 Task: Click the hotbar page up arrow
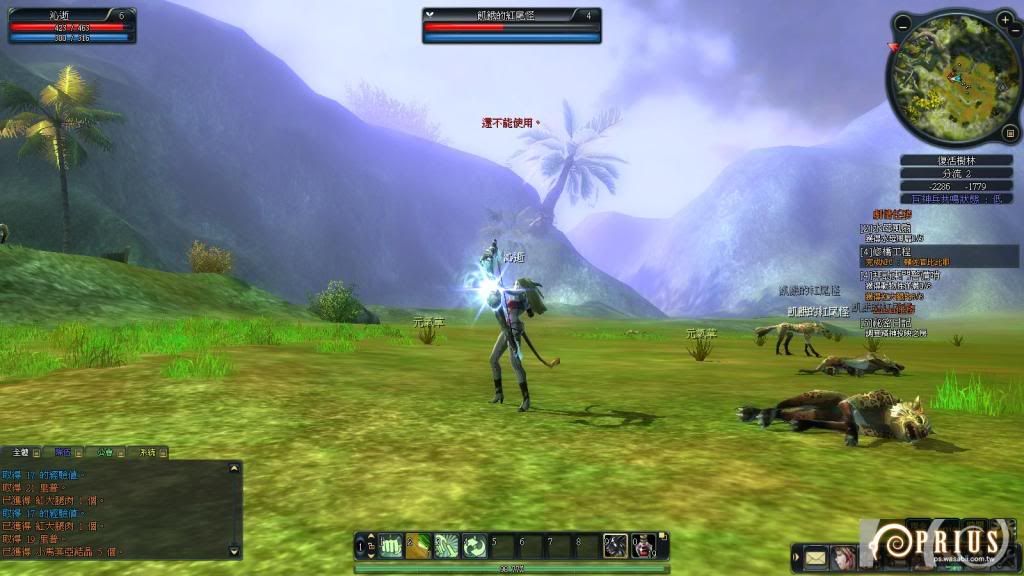[371, 538]
